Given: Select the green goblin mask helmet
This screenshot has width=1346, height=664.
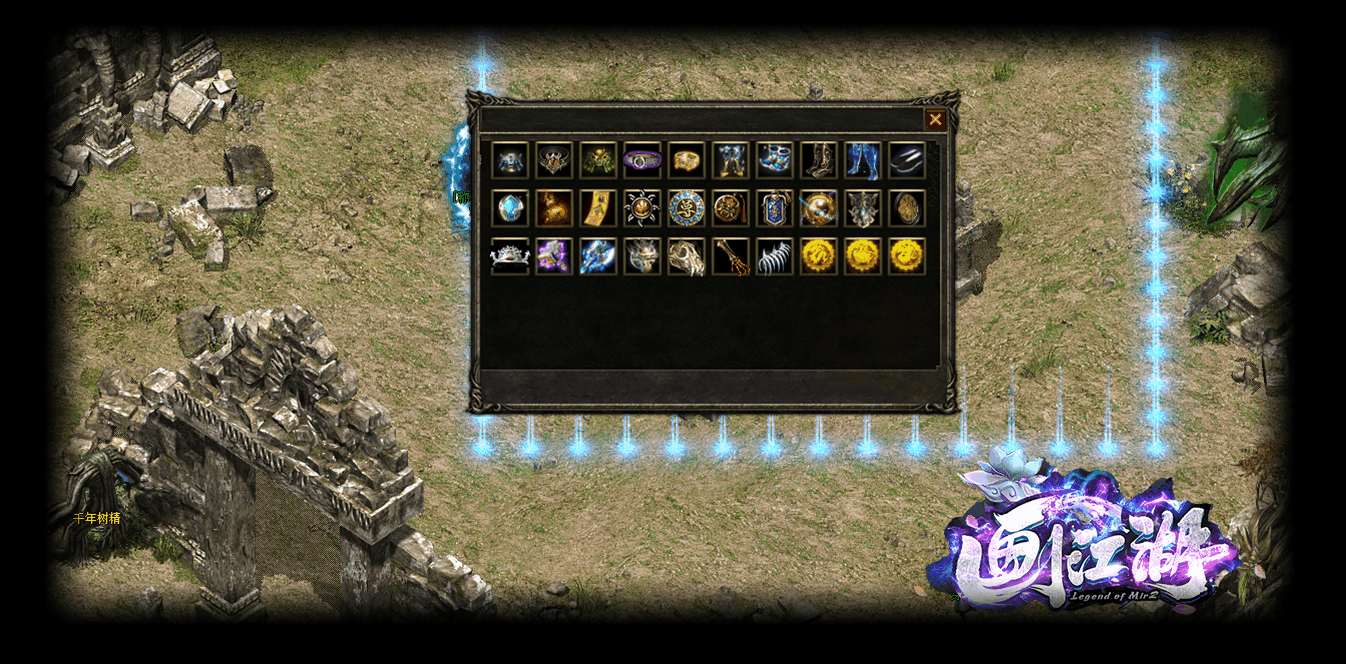Looking at the screenshot, I should point(598,160).
